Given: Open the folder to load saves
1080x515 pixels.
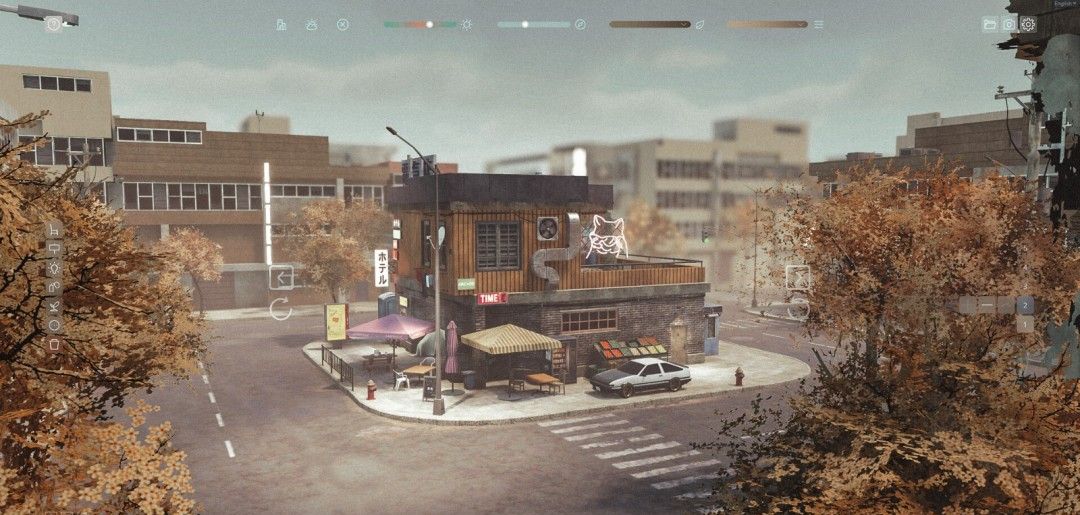Looking at the screenshot, I should (x=989, y=24).
